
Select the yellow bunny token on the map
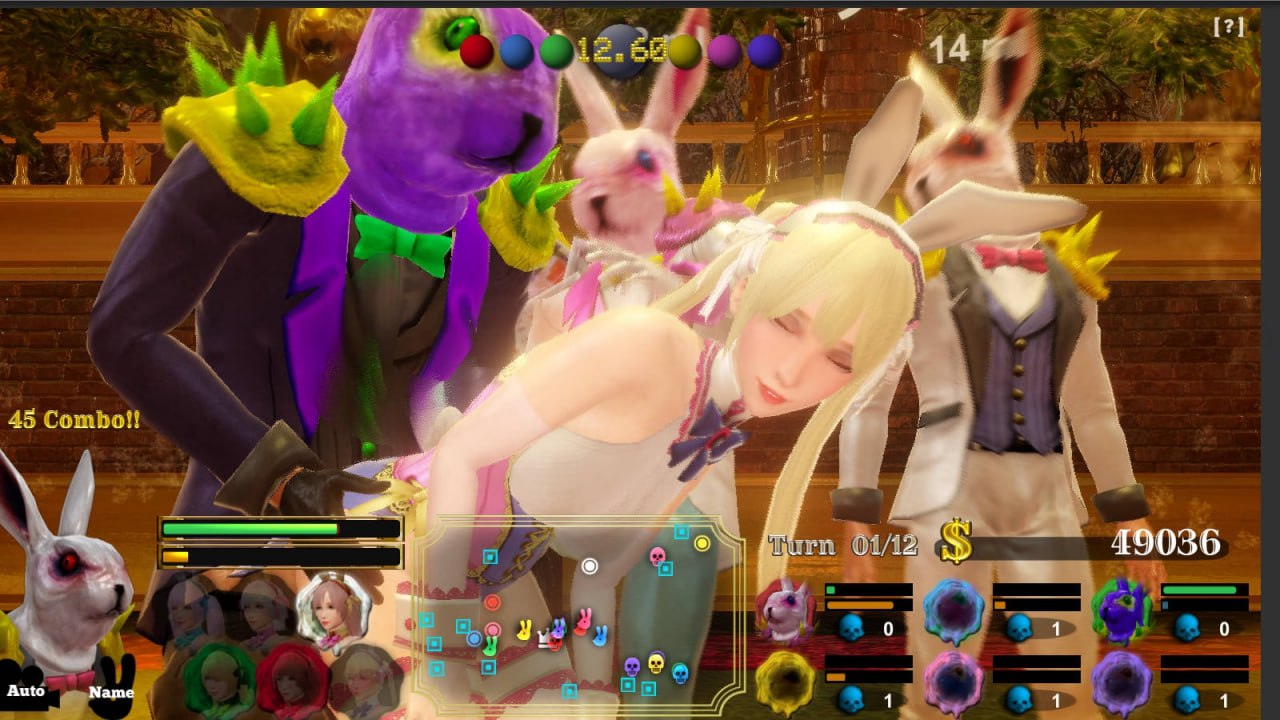click(525, 628)
